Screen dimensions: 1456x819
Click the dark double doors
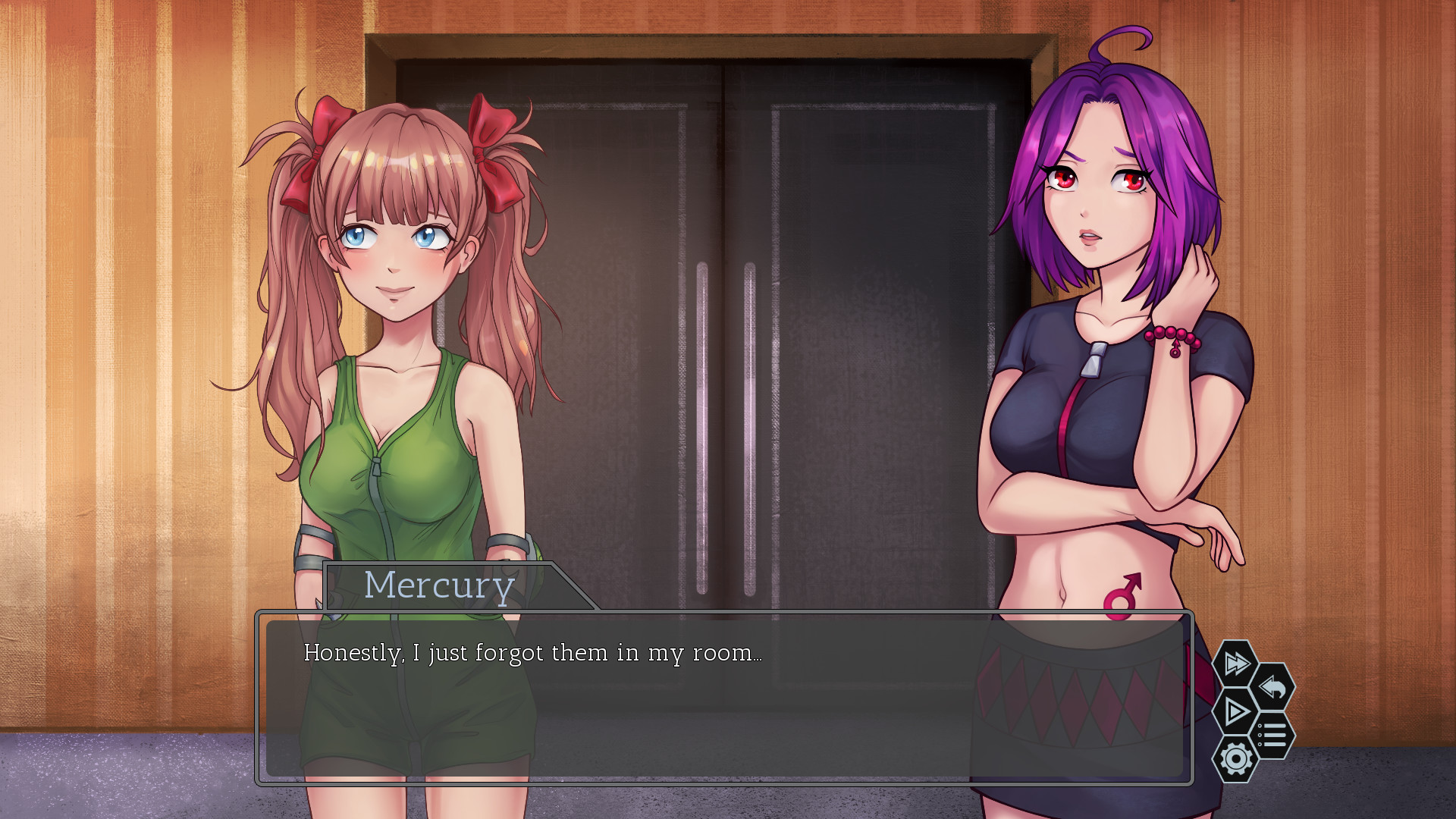coord(720,303)
